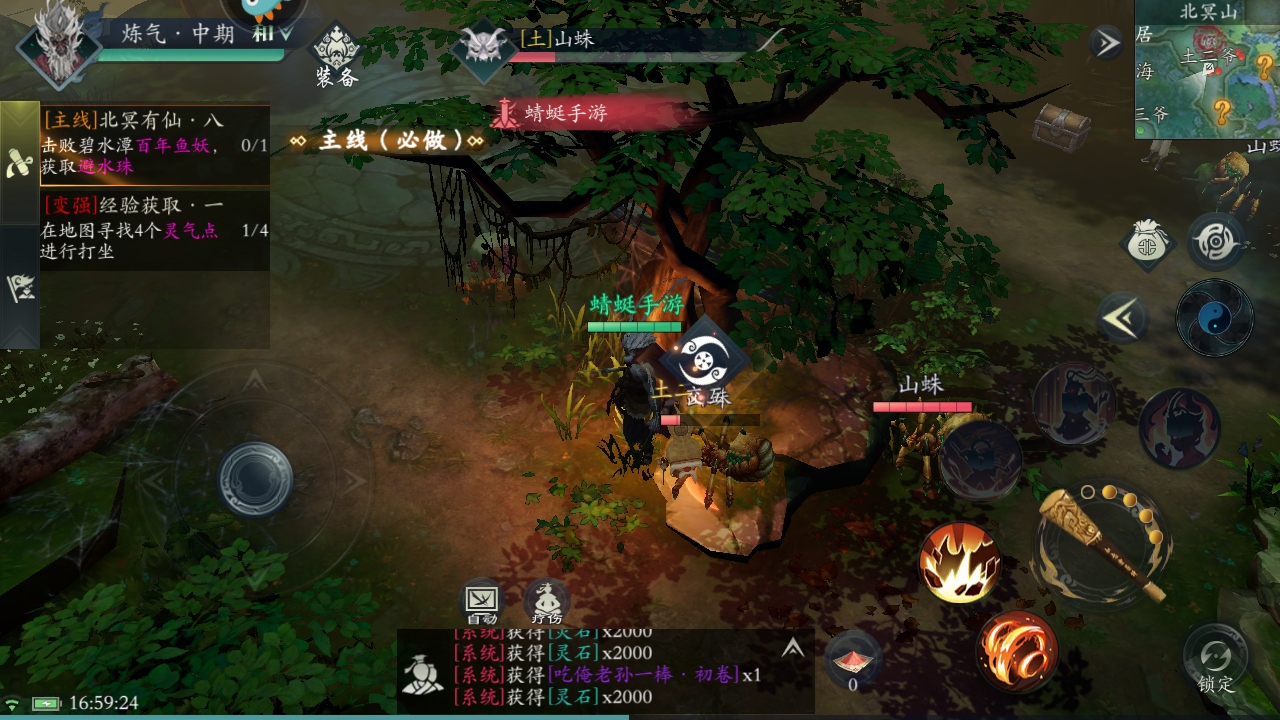Image resolution: width=1280 pixels, height=720 pixels.
Task: Toggle 自动 auto-battle mode
Action: click(x=482, y=602)
